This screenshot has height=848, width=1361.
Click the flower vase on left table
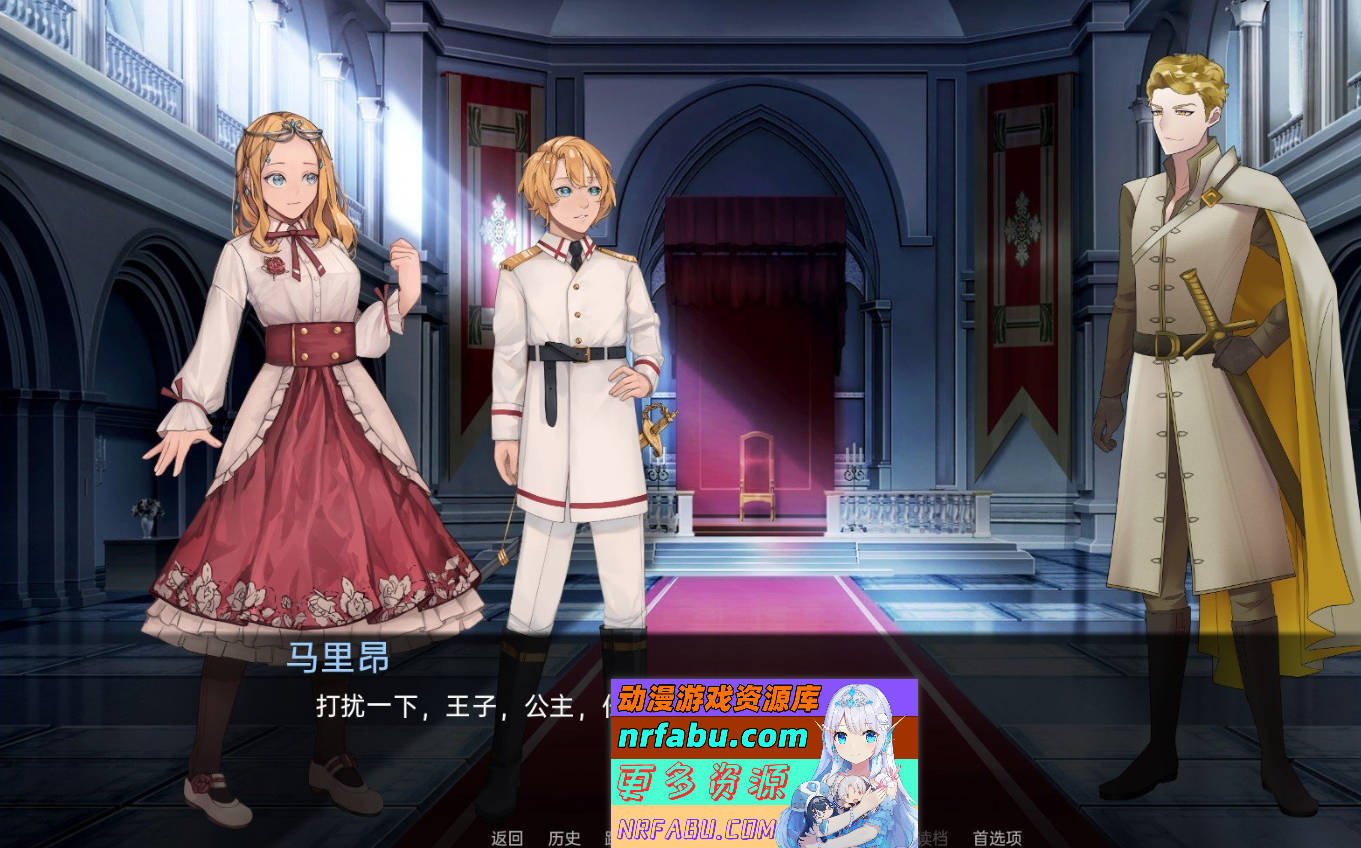coord(148,515)
